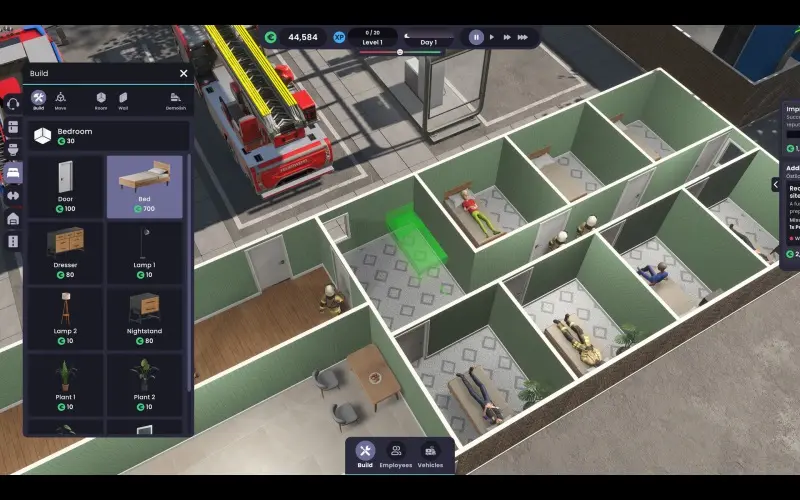This screenshot has width=800, height=500.
Task: Select the Plant 1 decoration
Action: point(65,384)
